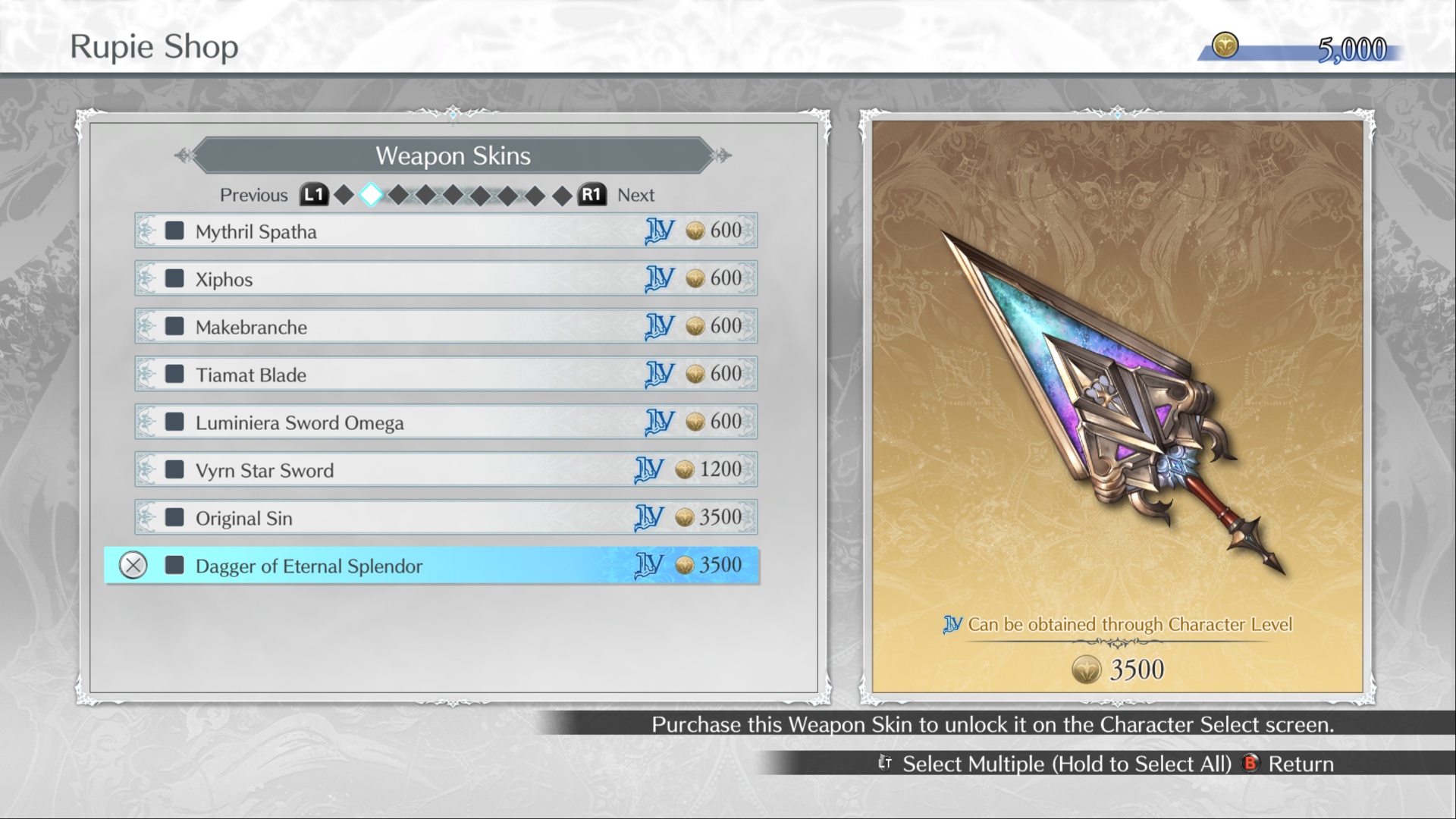The height and width of the screenshot is (819, 1456).
Task: Click the R1 Next page icon
Action: (x=592, y=195)
